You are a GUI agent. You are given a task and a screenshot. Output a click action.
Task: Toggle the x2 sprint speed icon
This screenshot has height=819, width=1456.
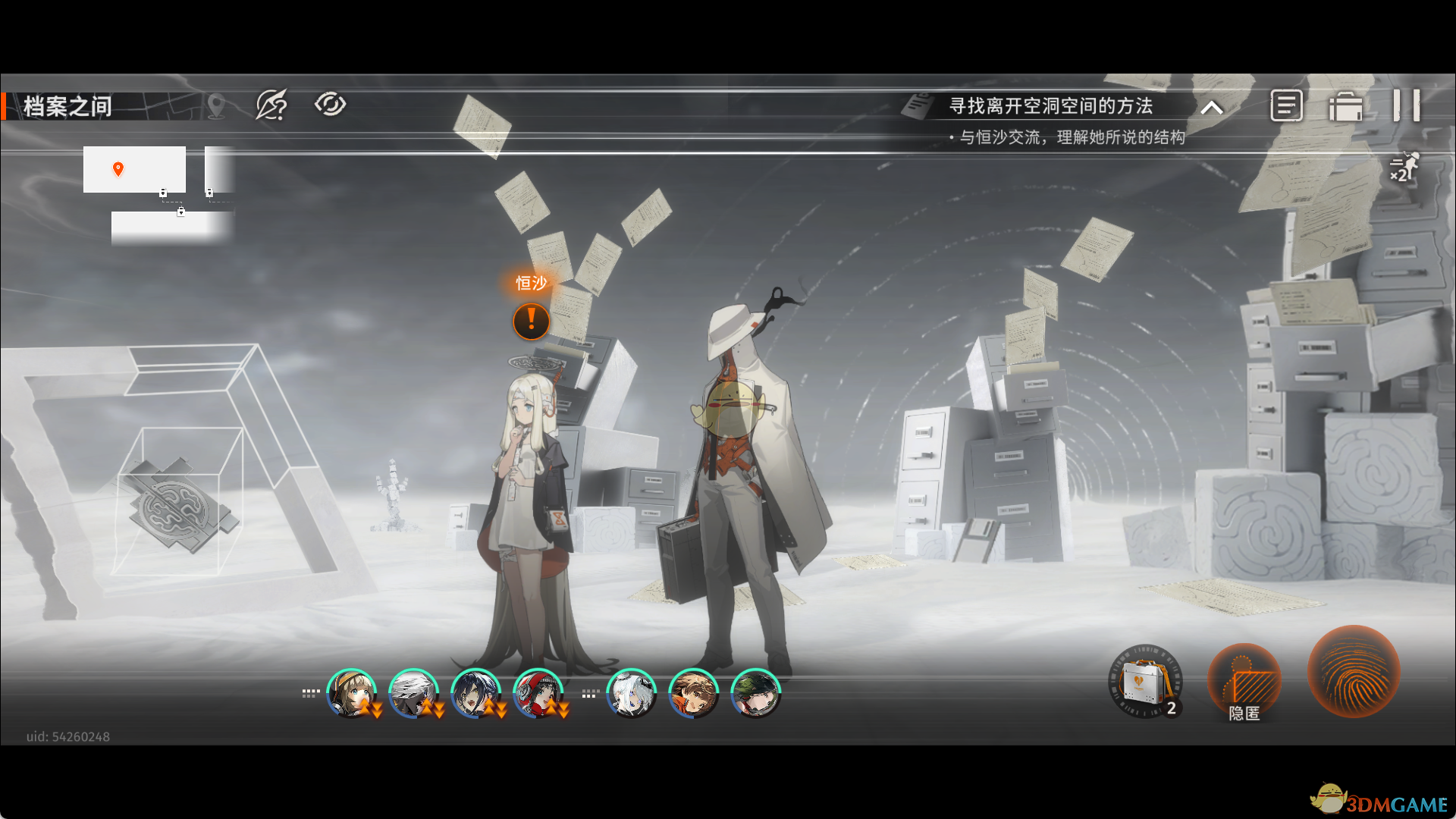point(1403,167)
